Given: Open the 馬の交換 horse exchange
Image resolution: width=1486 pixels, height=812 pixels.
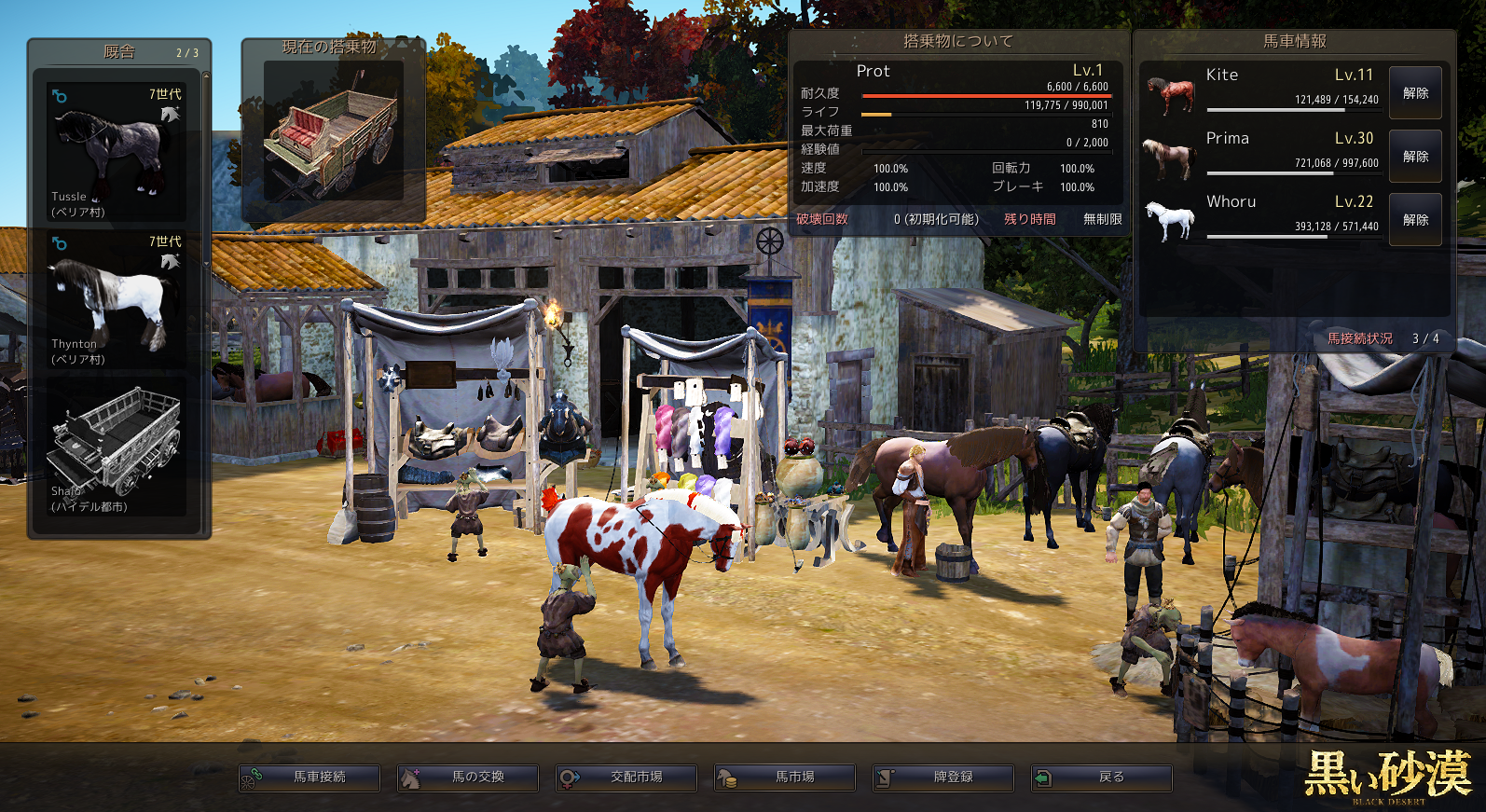Looking at the screenshot, I should (x=468, y=778).
